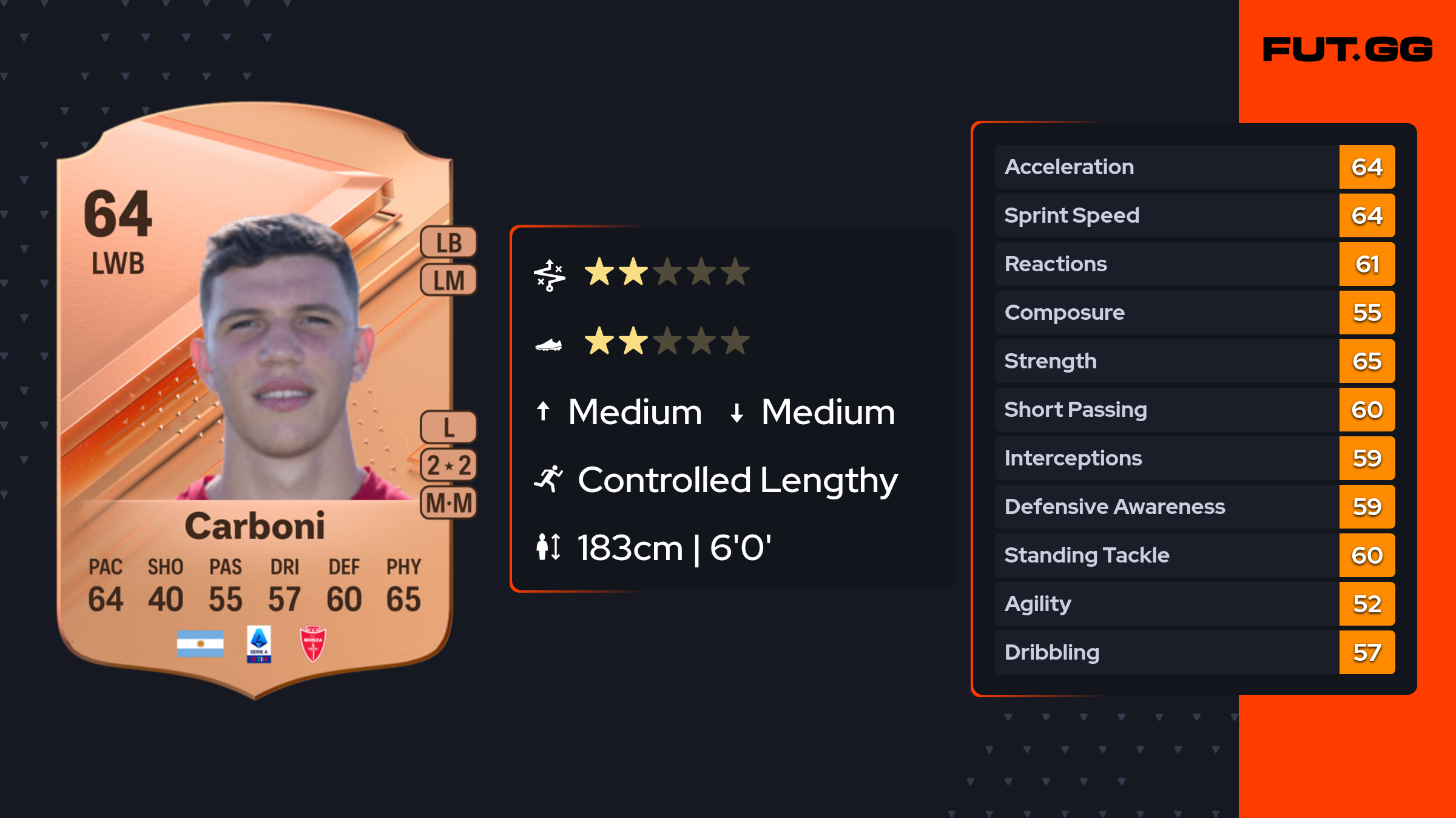The height and width of the screenshot is (818, 1456).
Task: Select the Carboni player card
Action: pos(255,401)
